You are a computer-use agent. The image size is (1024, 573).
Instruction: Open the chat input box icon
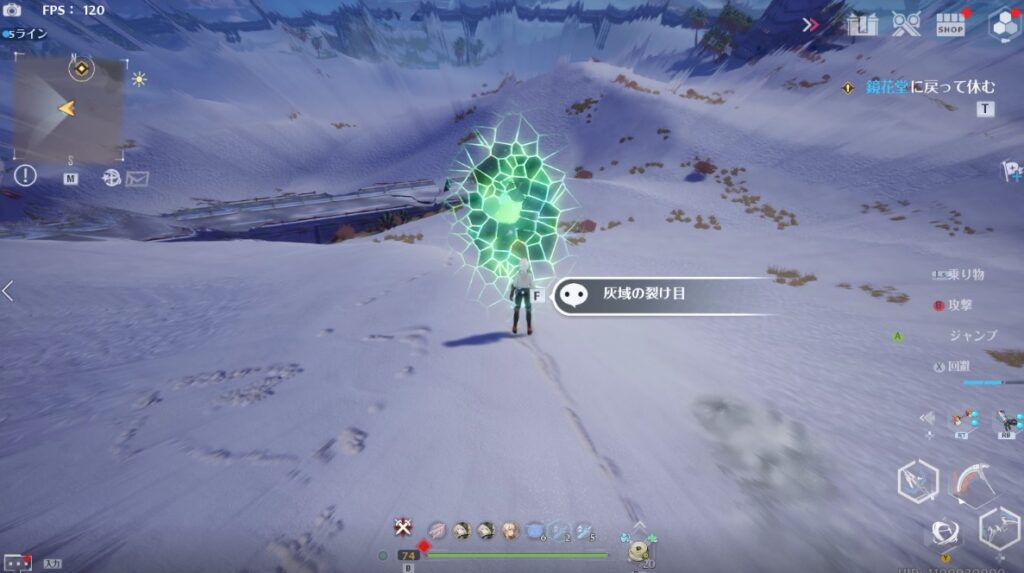click(x=17, y=563)
